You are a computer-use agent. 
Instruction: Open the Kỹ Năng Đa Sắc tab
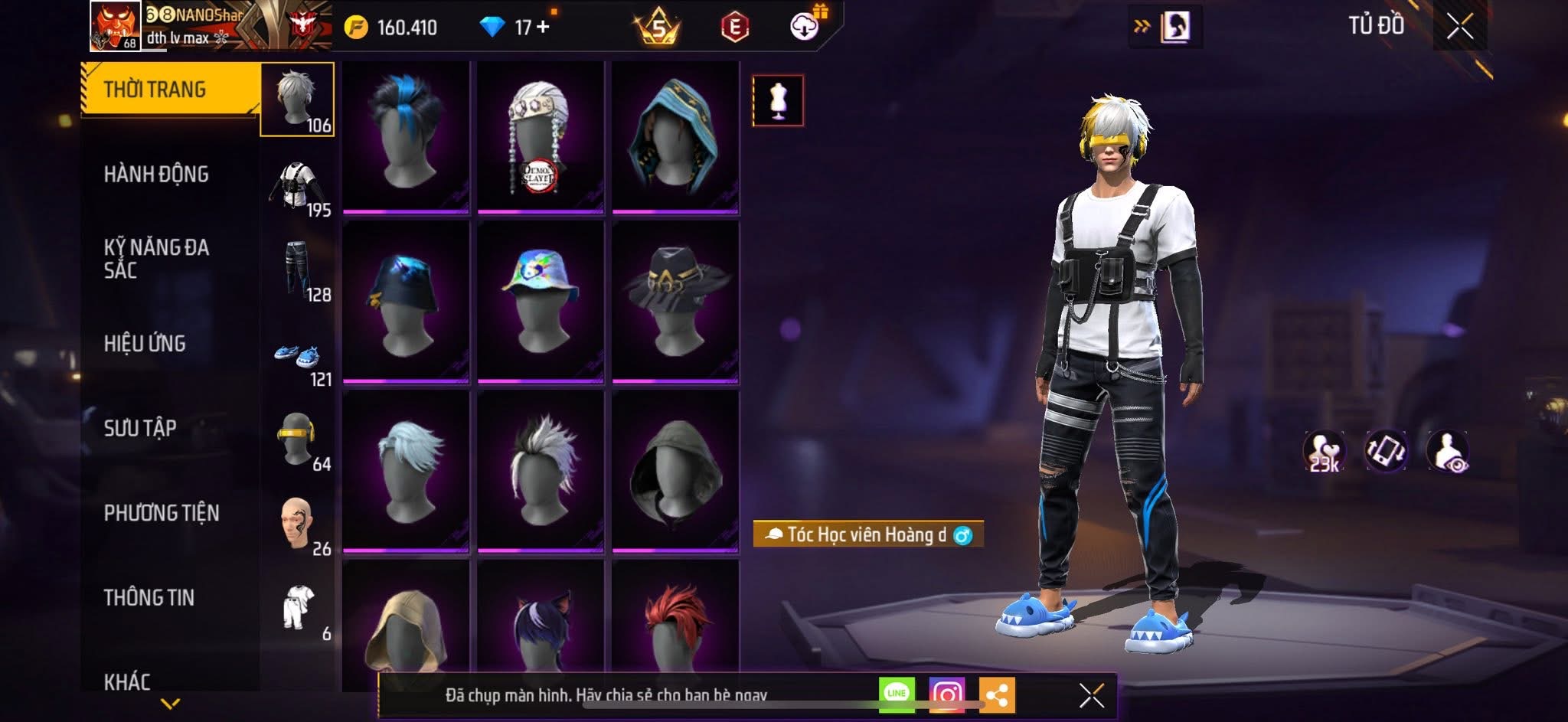[x=156, y=258]
